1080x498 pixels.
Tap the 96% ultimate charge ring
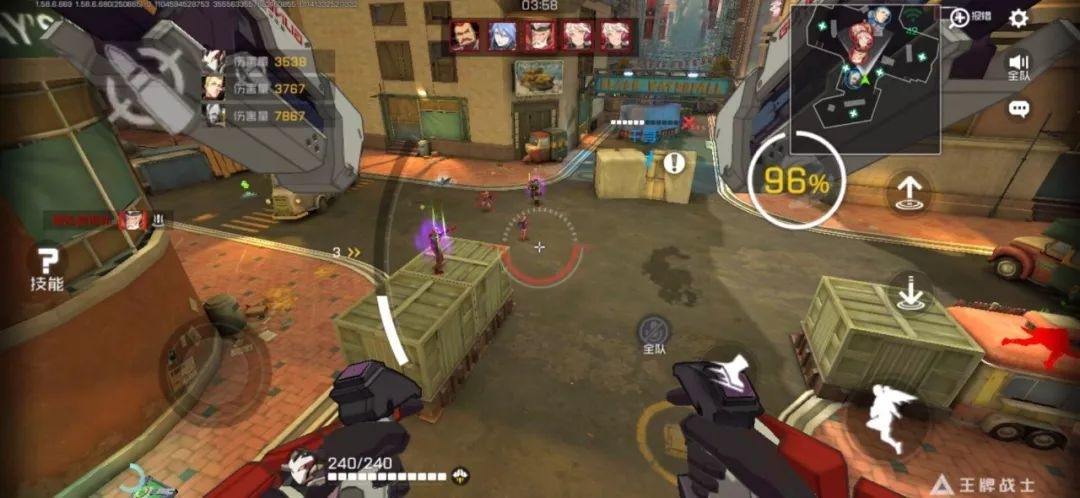click(x=796, y=182)
